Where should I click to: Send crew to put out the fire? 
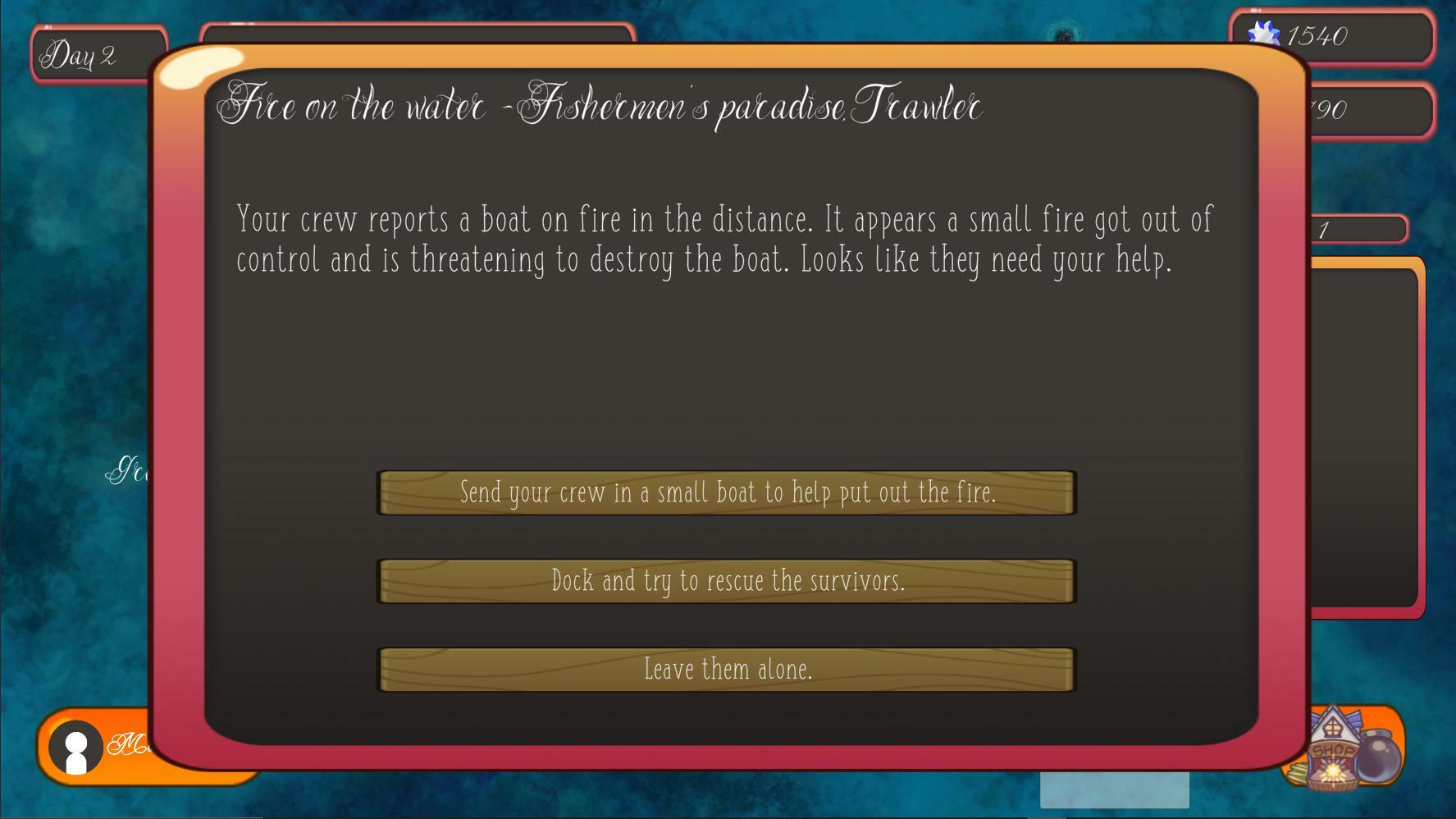727,492
